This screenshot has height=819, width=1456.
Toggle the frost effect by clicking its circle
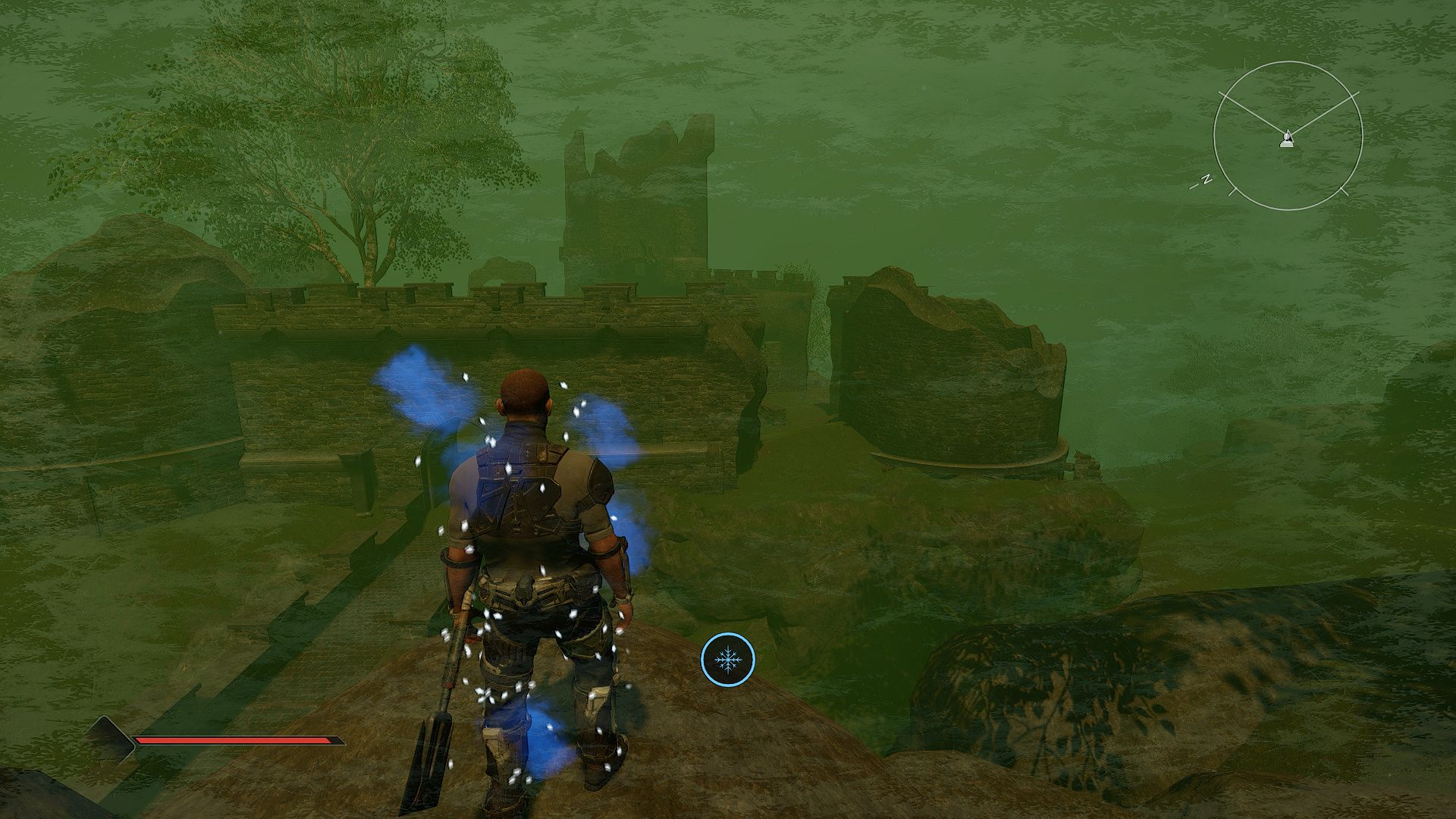point(729,661)
